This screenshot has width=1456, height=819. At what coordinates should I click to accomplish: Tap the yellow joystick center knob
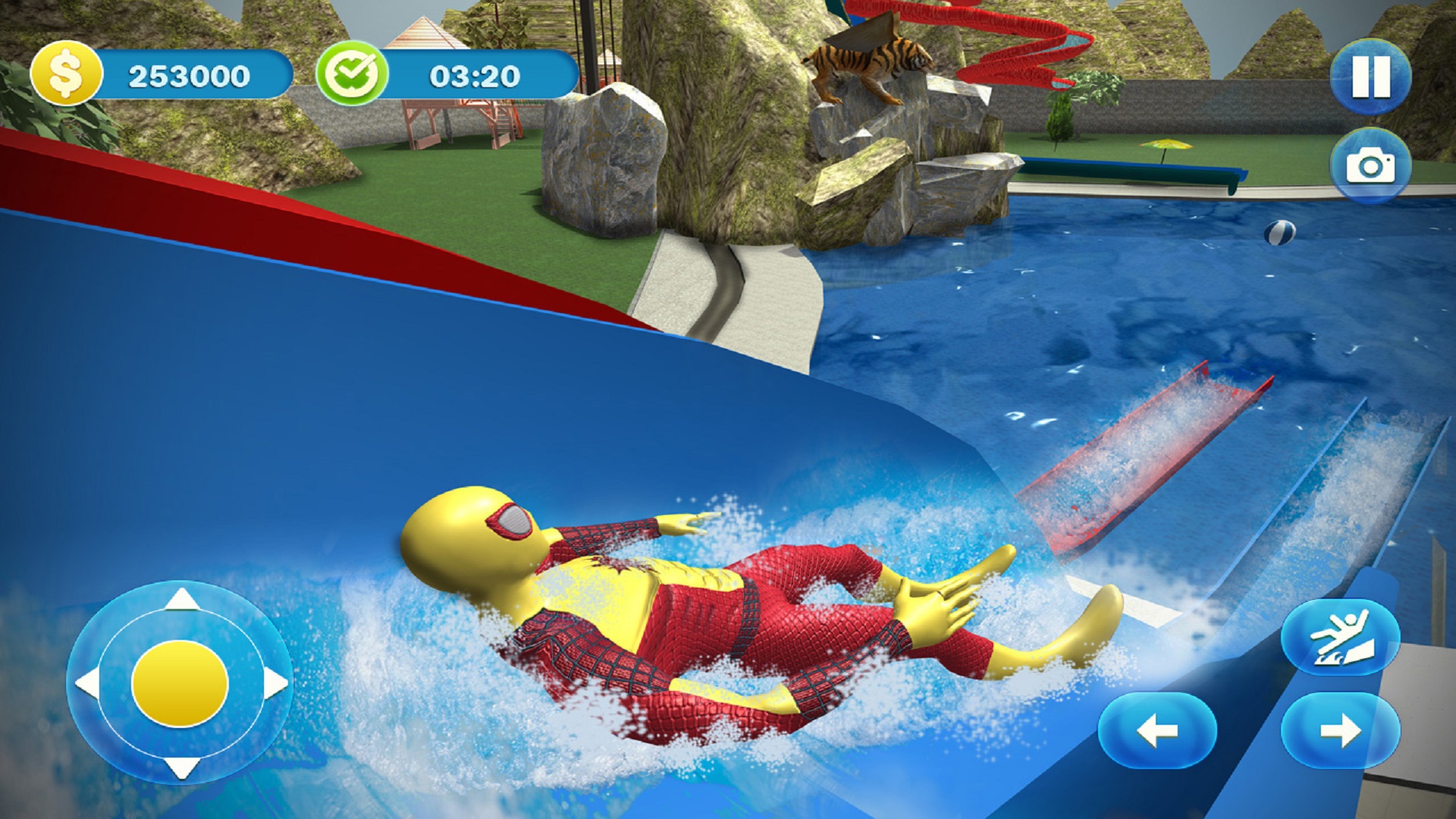click(182, 682)
